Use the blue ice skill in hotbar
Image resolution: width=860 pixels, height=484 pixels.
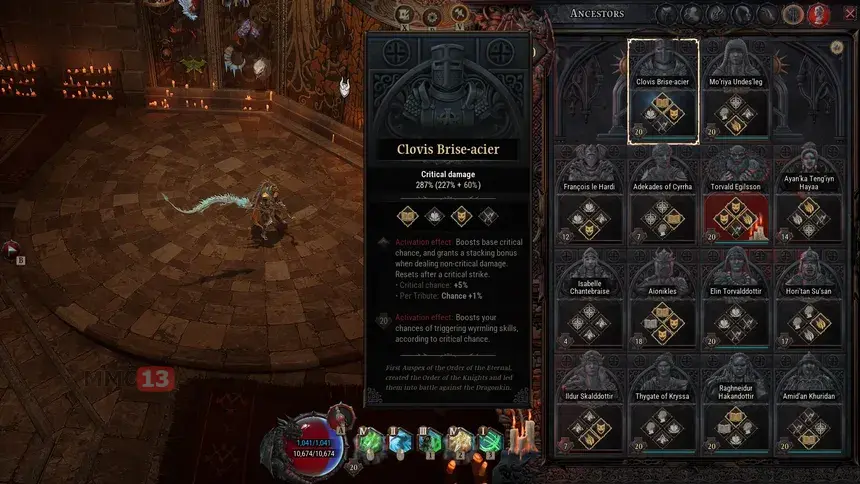(400, 440)
